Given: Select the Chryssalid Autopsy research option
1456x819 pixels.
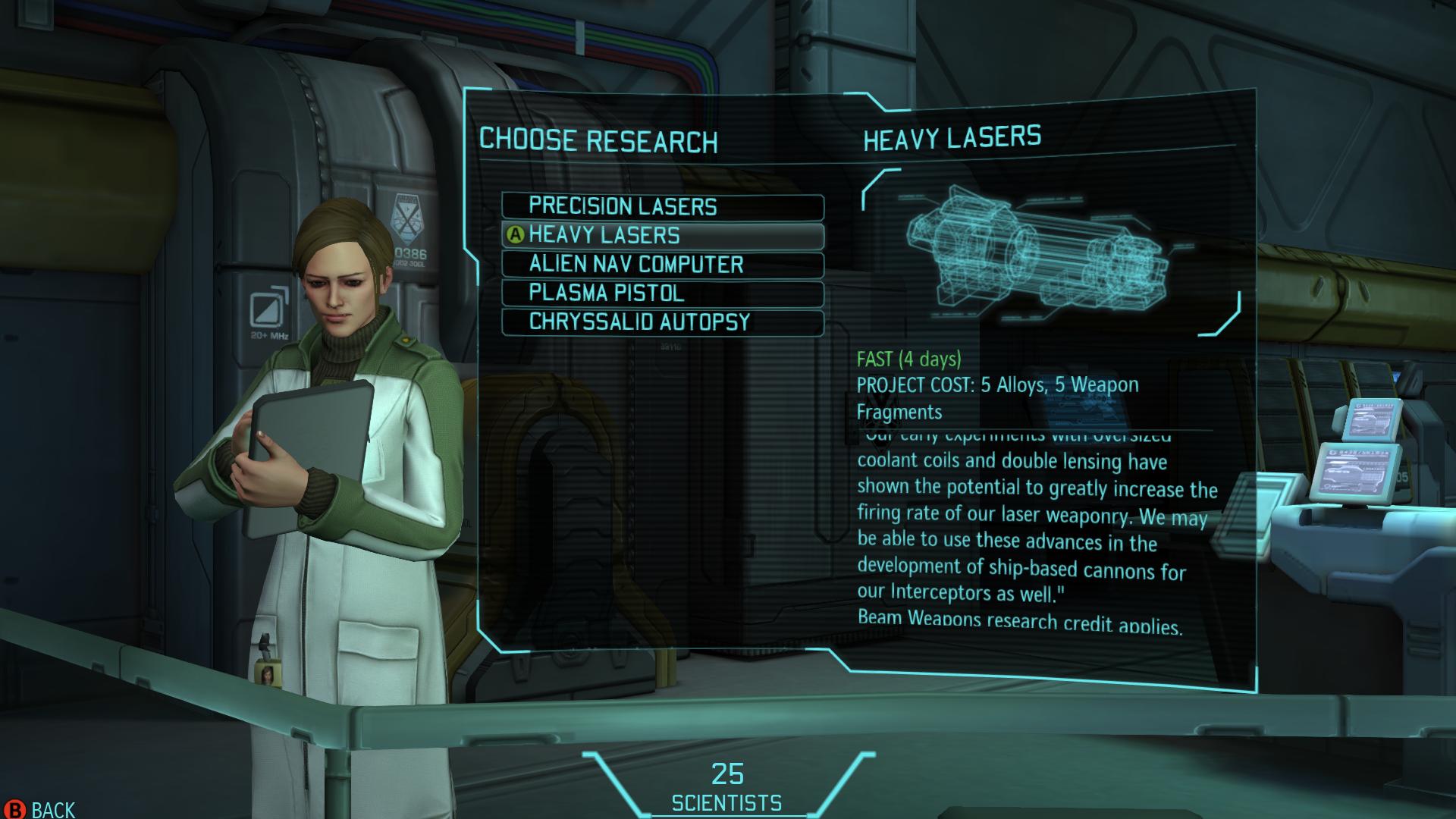Looking at the screenshot, I should [x=662, y=322].
